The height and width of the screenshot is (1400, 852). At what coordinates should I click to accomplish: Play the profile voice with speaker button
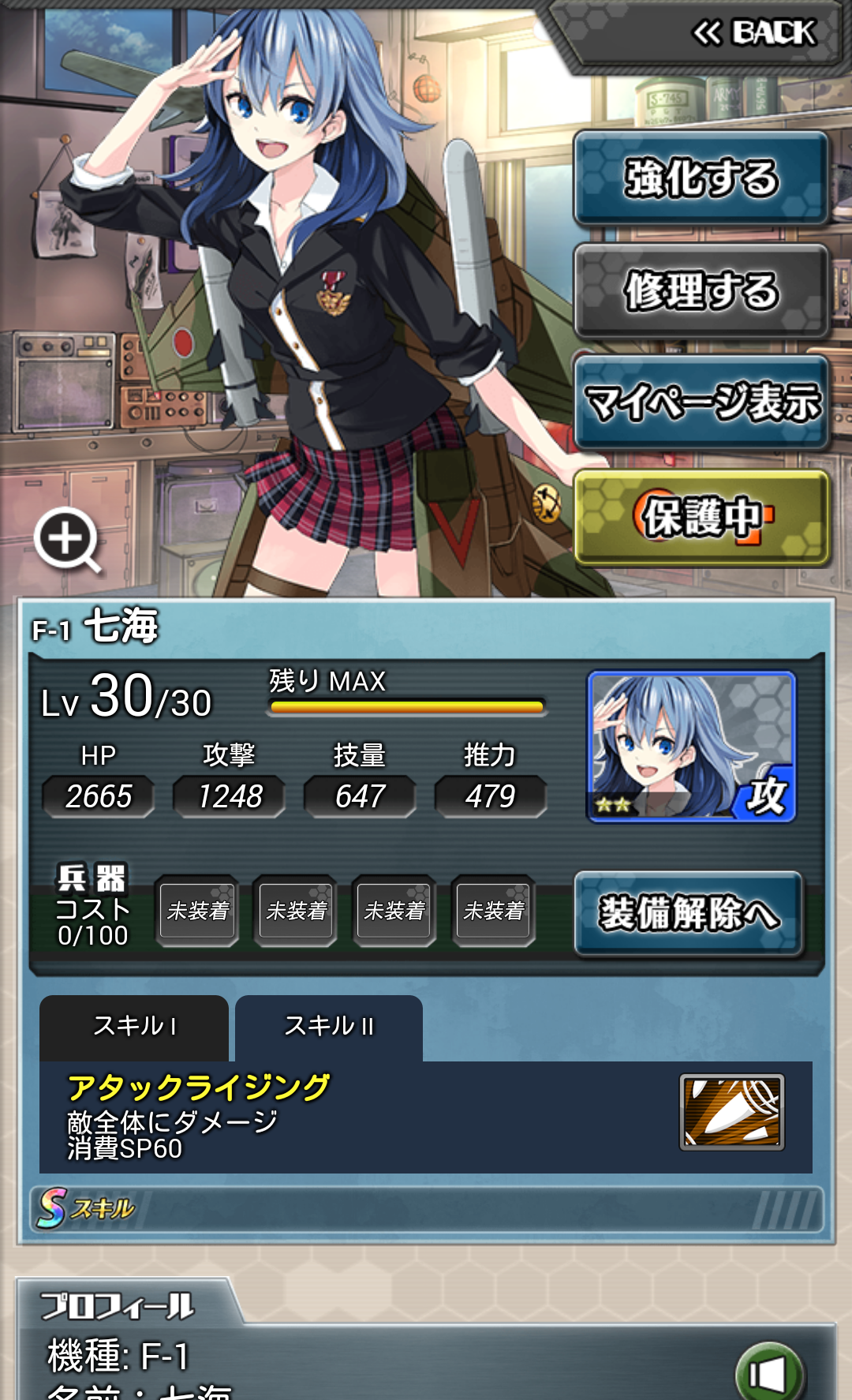pyautogui.click(x=768, y=1373)
